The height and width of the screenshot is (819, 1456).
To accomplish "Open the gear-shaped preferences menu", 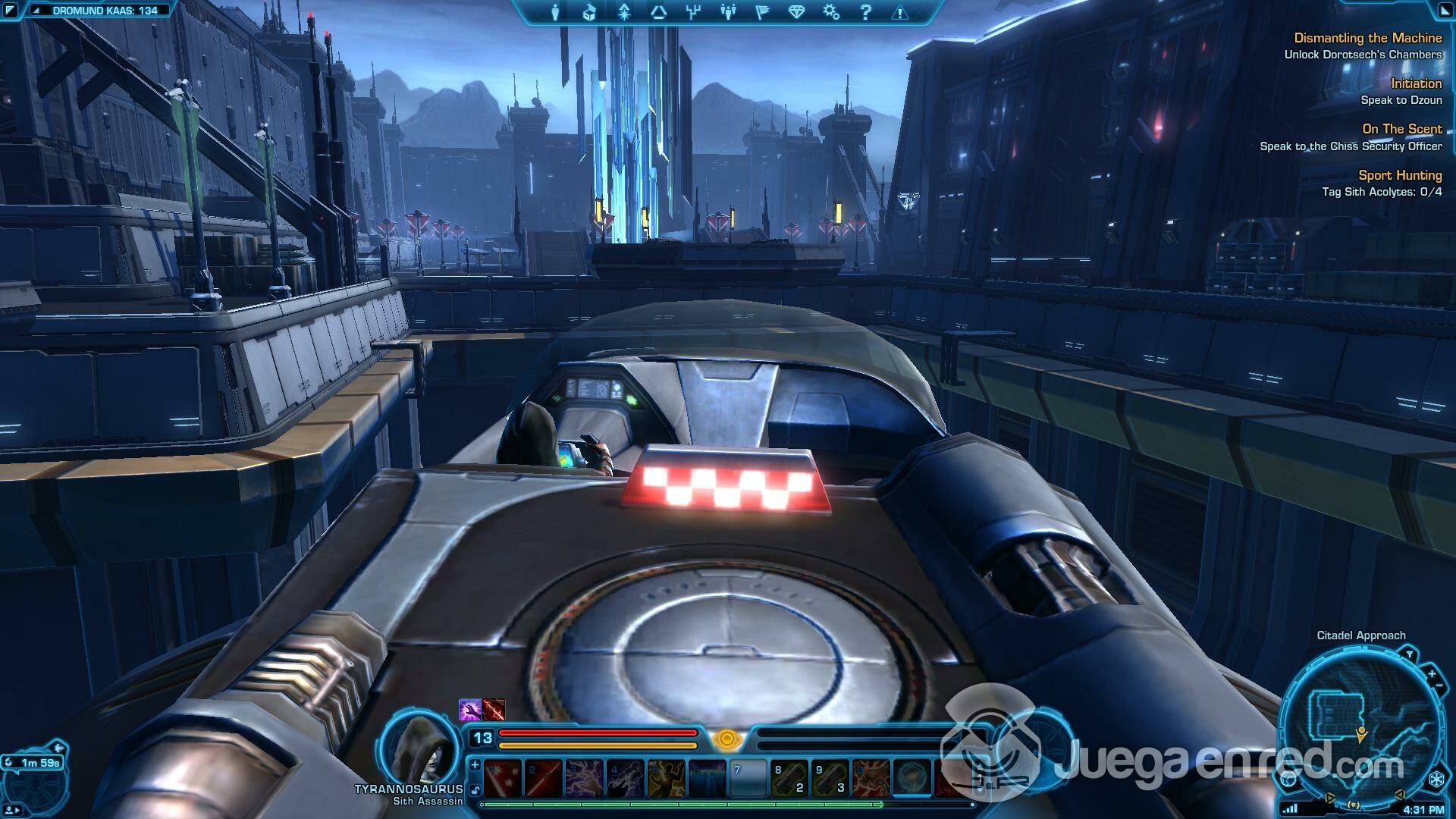I will coord(831,12).
